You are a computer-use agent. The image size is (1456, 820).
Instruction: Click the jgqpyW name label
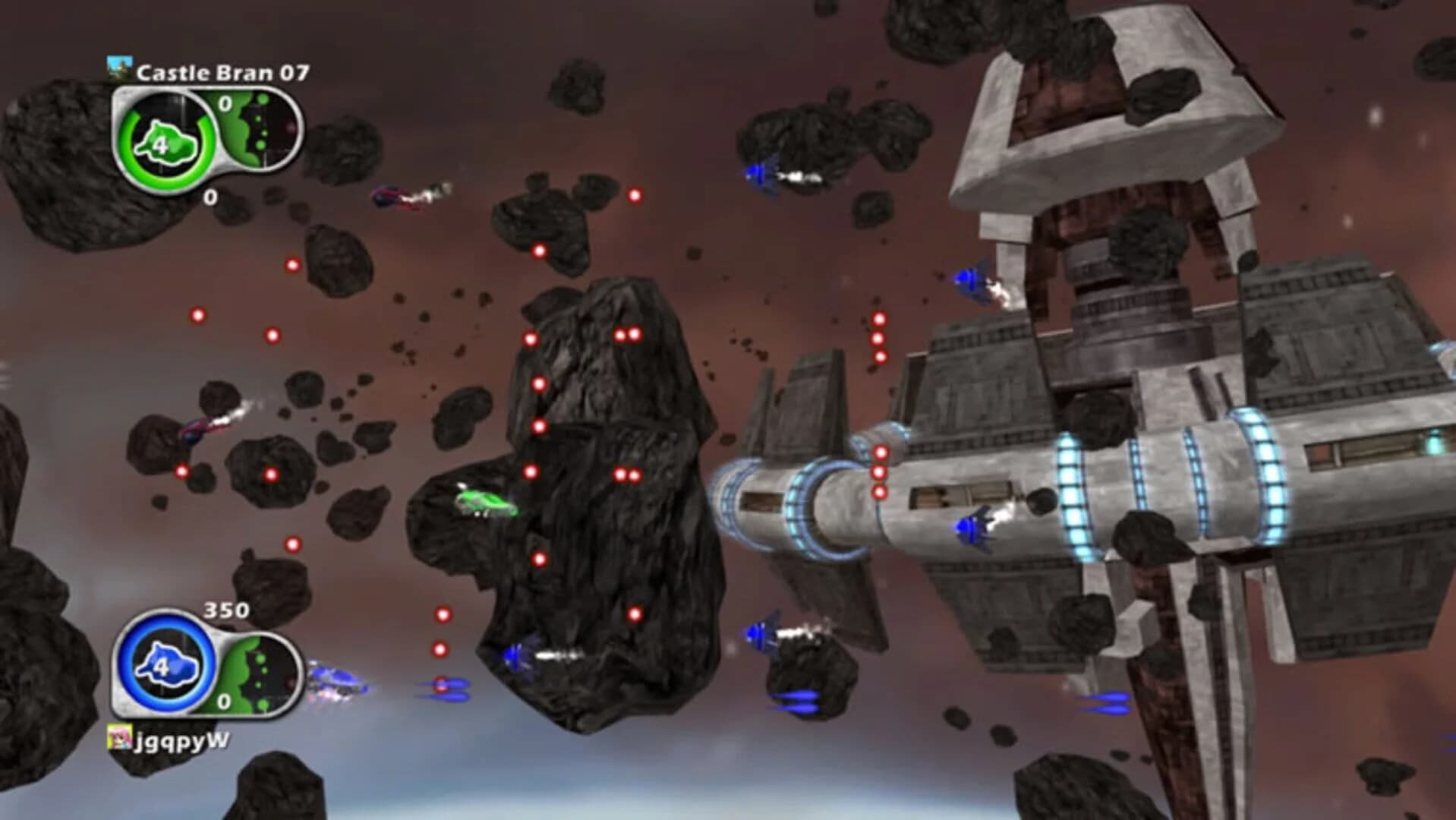[181, 740]
